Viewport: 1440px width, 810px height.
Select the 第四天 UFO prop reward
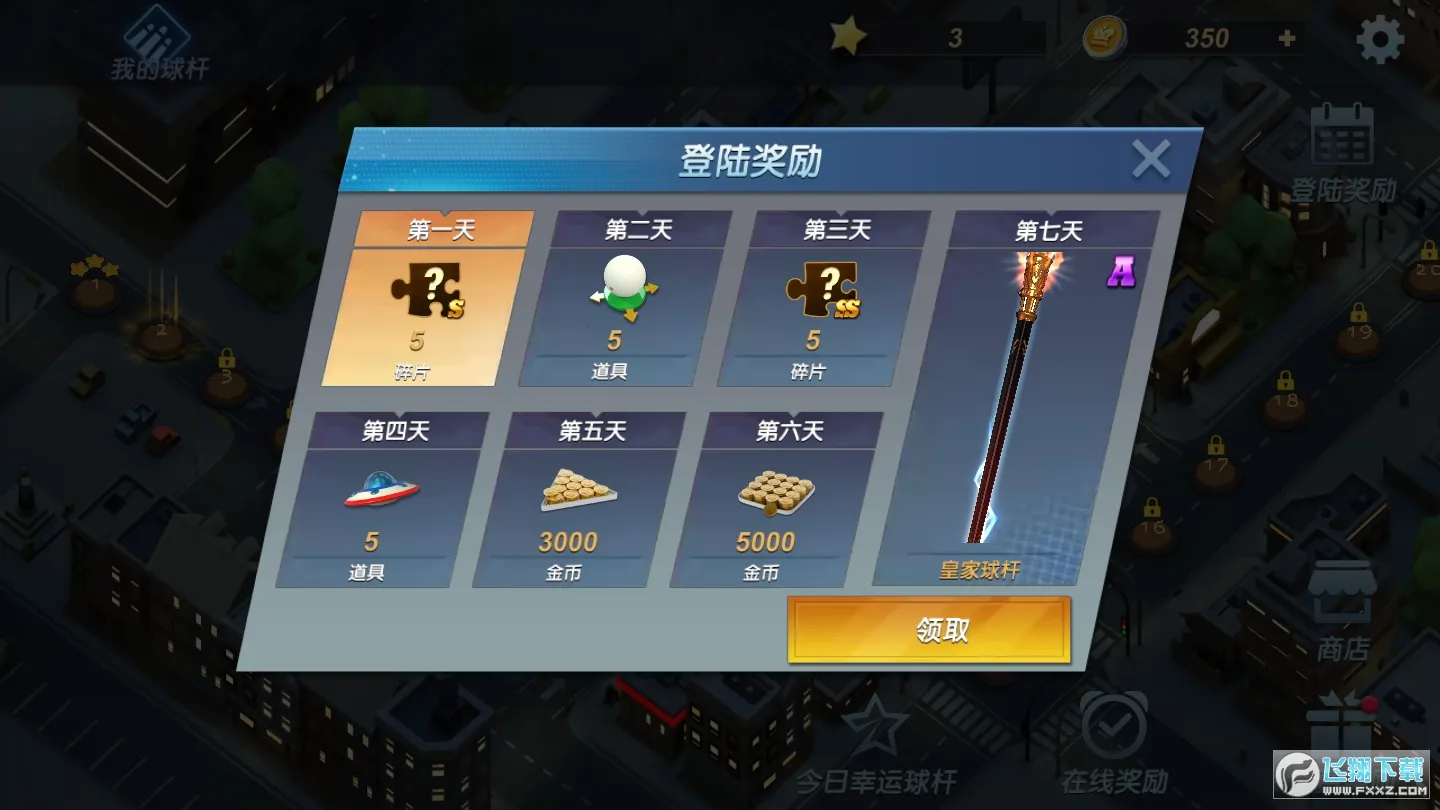(x=394, y=500)
